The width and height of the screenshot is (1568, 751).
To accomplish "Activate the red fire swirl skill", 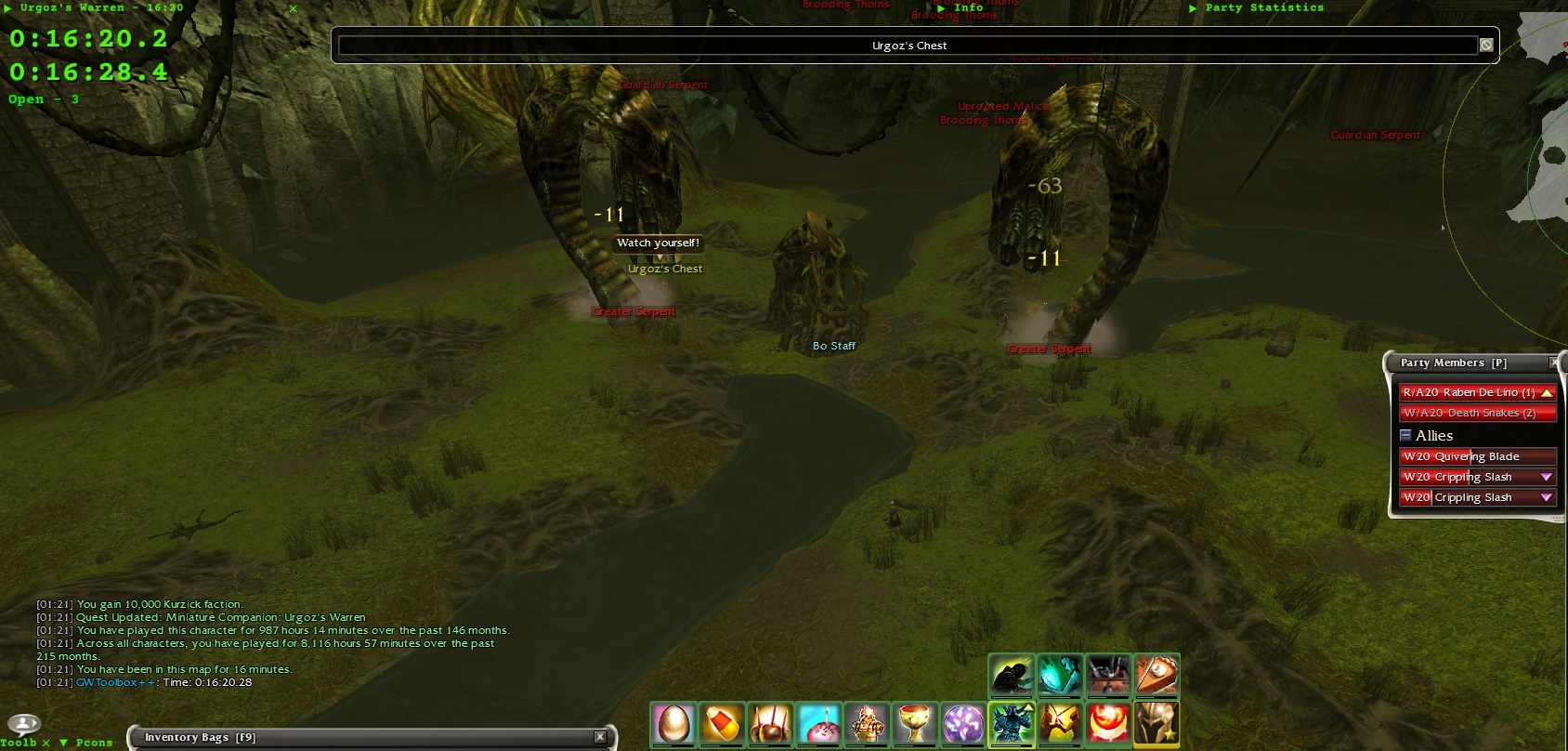I will pyautogui.click(x=1108, y=723).
